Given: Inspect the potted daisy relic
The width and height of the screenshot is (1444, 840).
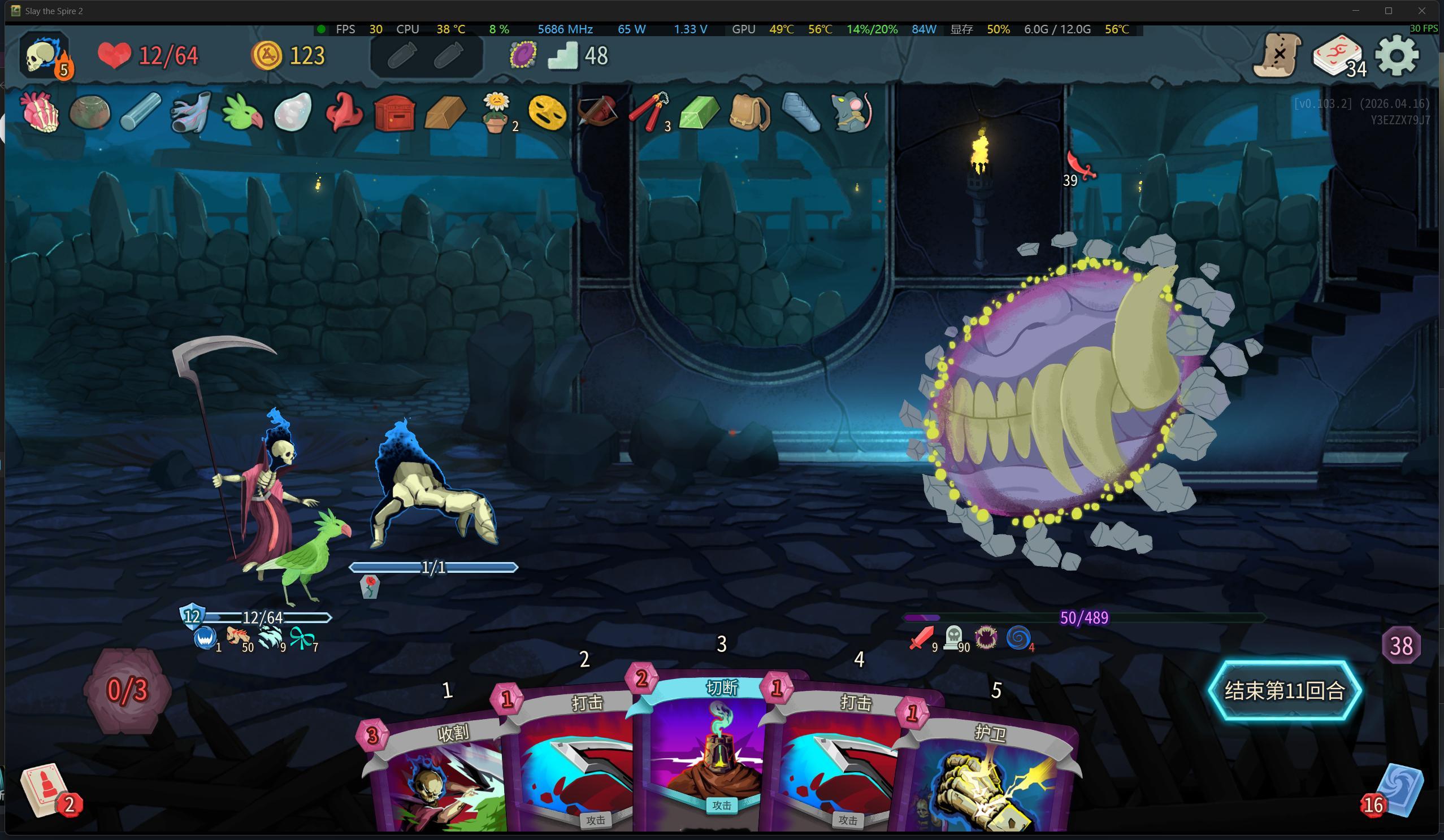Looking at the screenshot, I should click(496, 112).
